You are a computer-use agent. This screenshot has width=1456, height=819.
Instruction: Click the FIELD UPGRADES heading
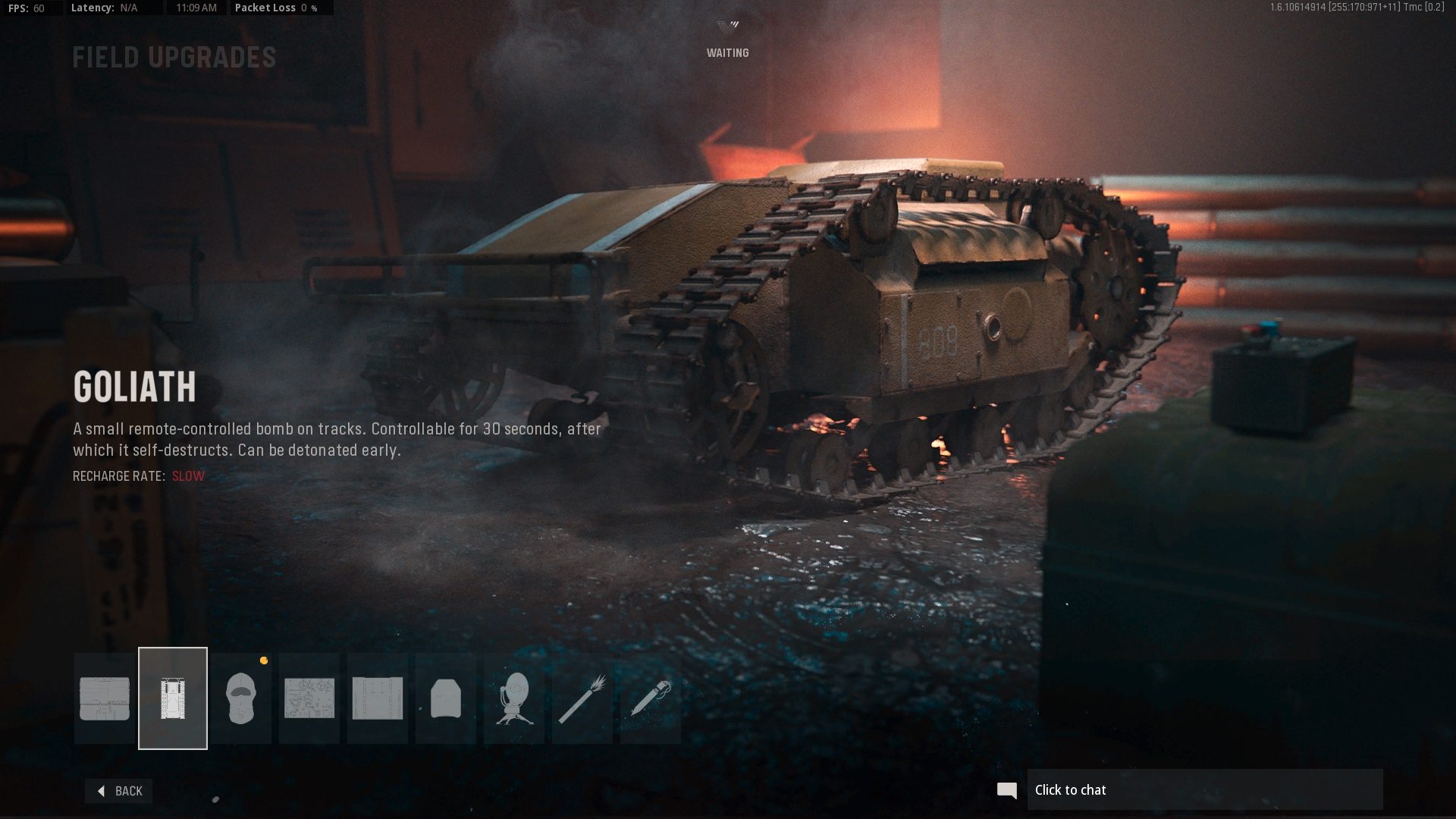174,57
